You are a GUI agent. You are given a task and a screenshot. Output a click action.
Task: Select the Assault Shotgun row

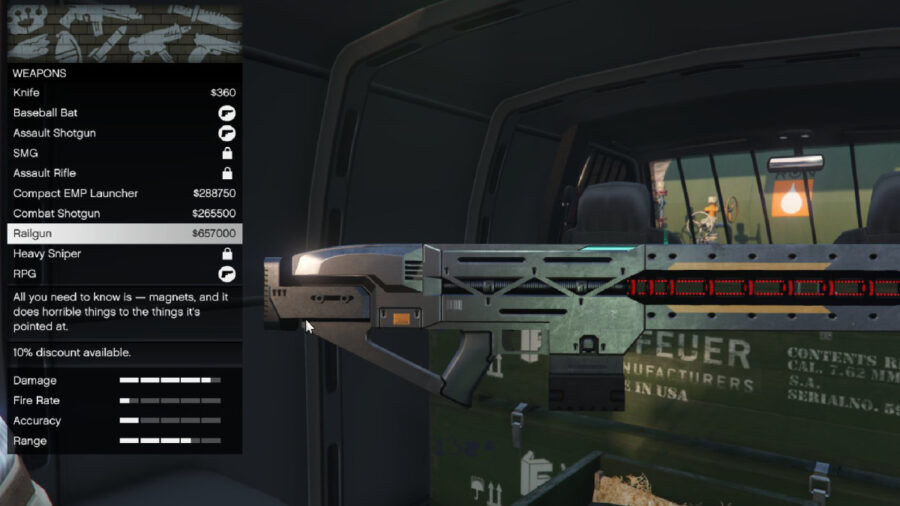[124, 133]
